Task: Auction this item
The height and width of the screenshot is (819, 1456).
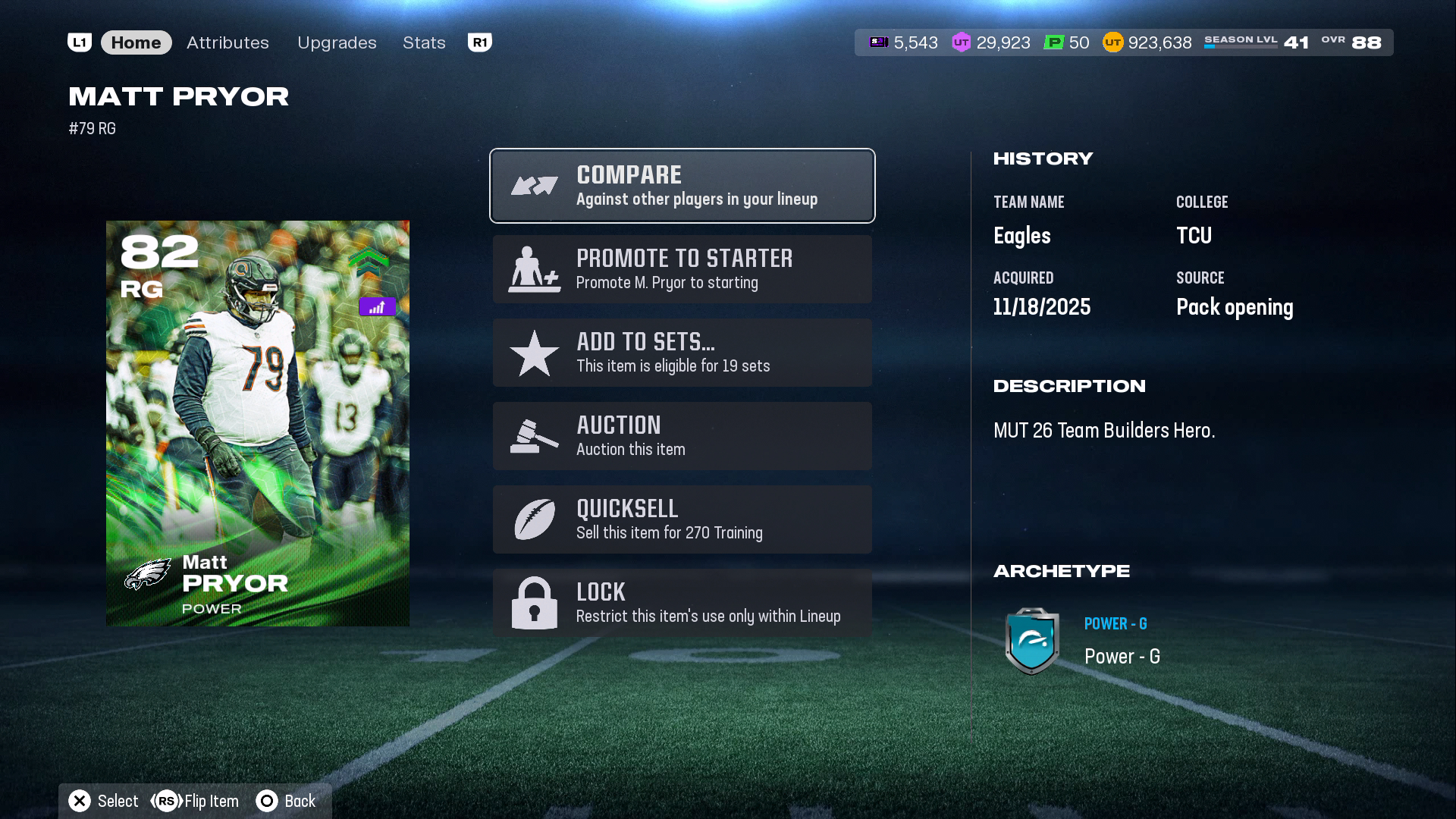Action: point(682,436)
